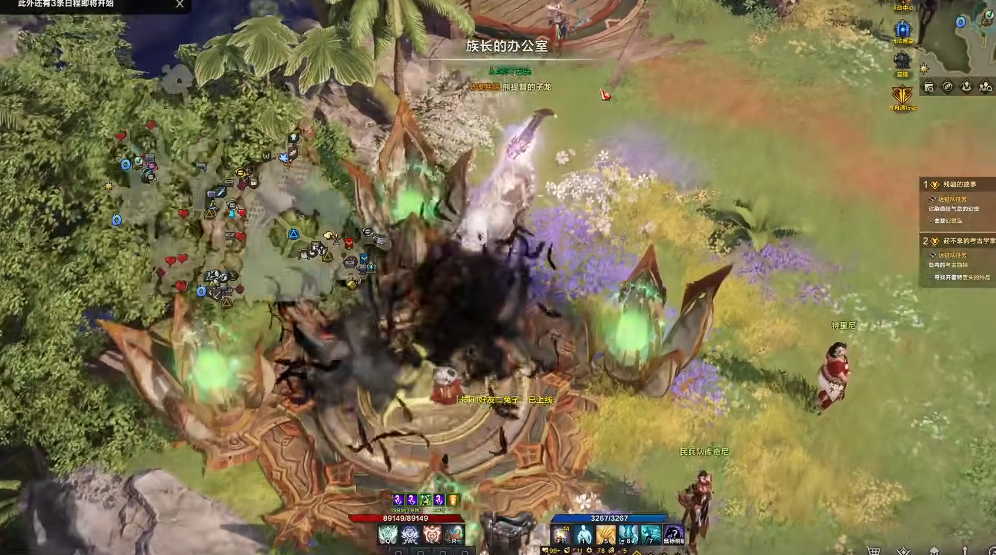The width and height of the screenshot is (996, 555).
Task: Activate the R skill icon
Action: pyautogui.click(x=454, y=535)
